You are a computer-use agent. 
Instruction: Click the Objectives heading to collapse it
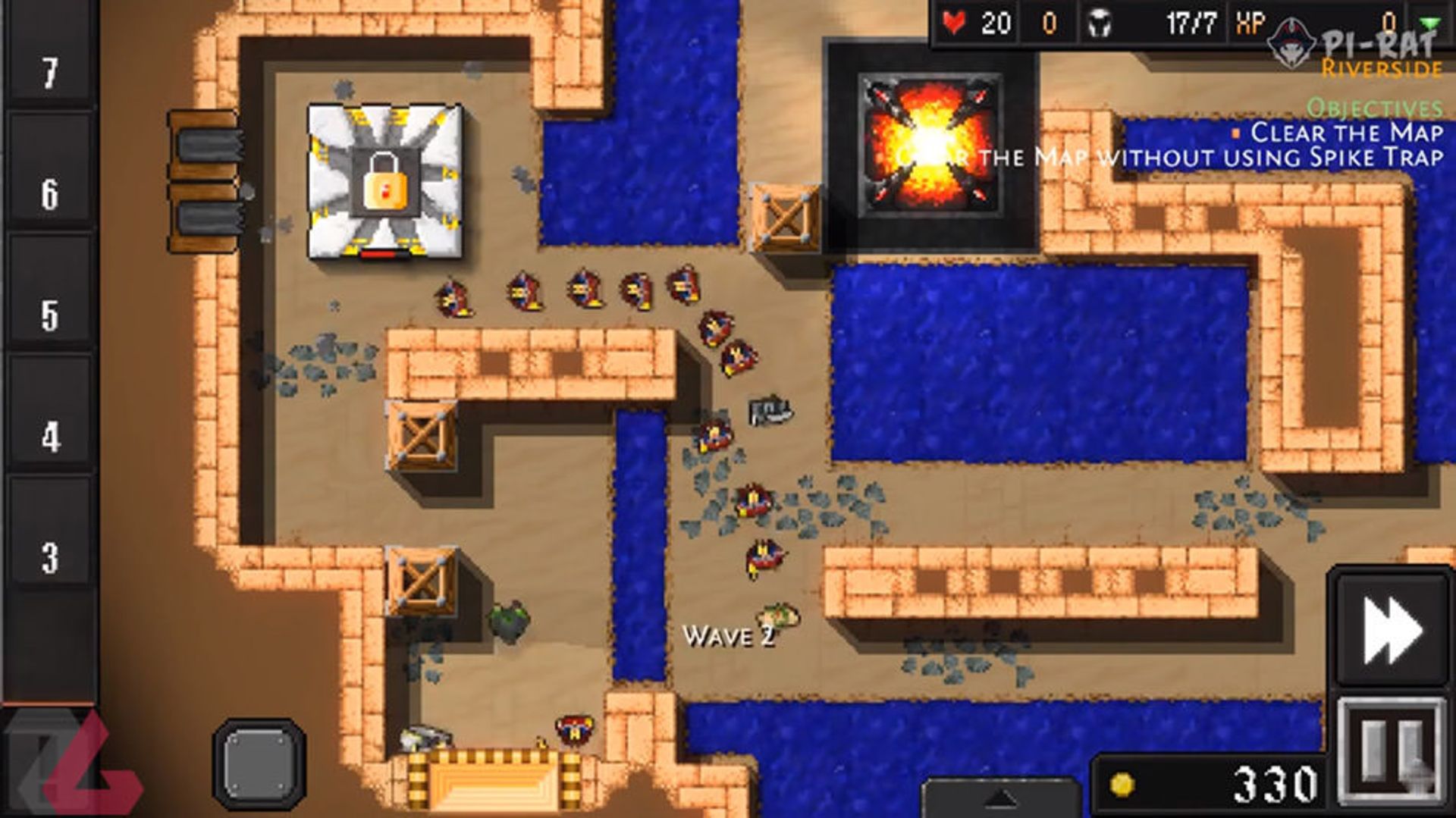(1374, 108)
